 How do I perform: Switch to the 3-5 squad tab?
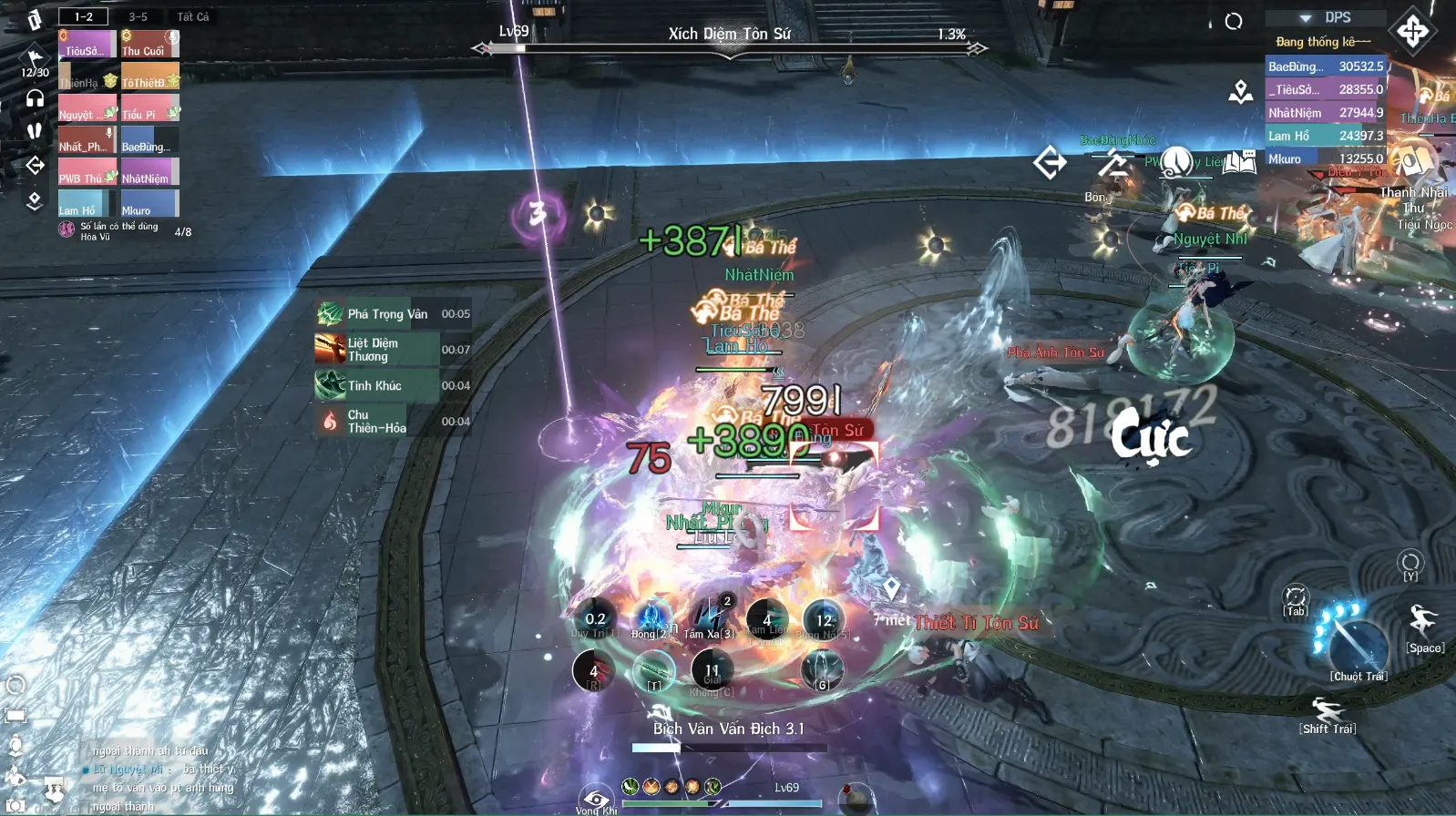[x=138, y=16]
